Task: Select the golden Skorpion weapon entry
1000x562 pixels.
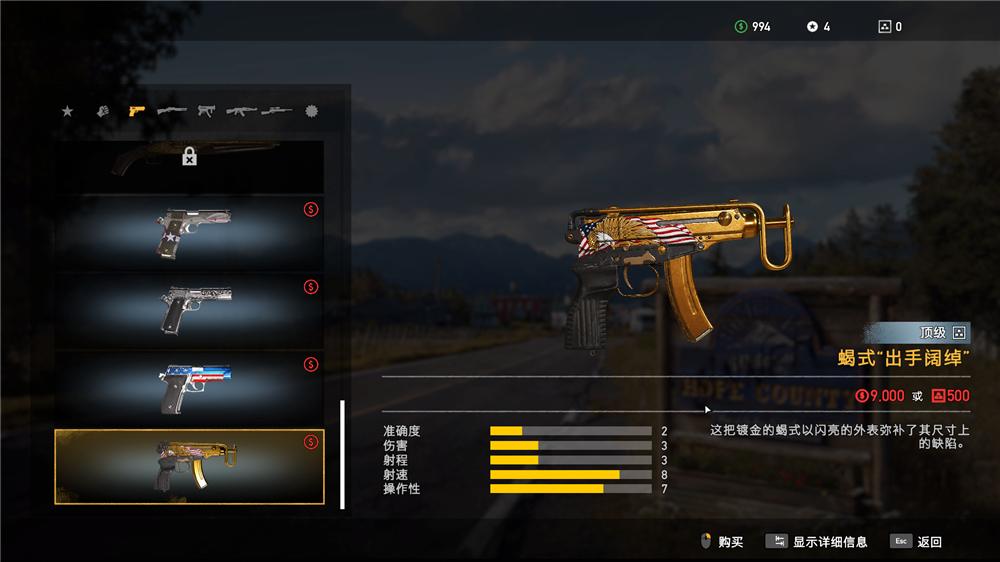Action: 189,467
